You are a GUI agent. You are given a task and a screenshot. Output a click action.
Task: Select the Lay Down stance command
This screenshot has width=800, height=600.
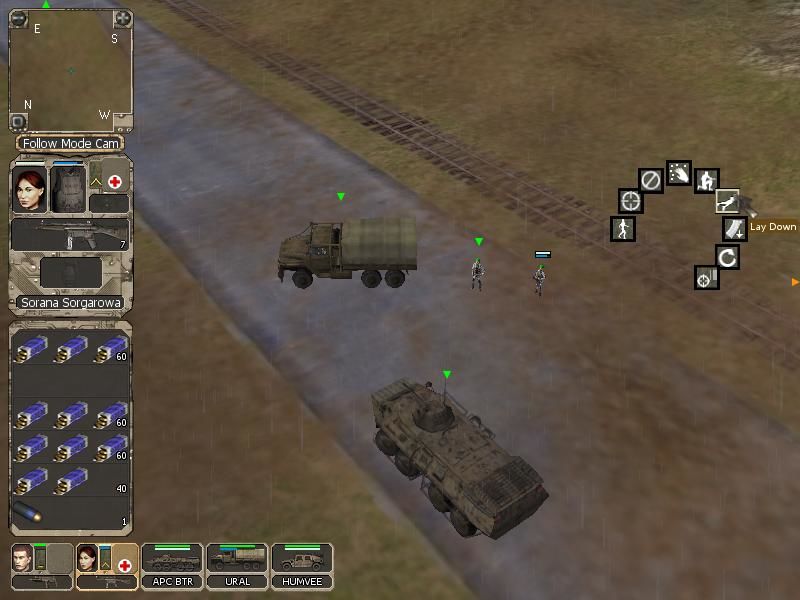tap(728, 201)
